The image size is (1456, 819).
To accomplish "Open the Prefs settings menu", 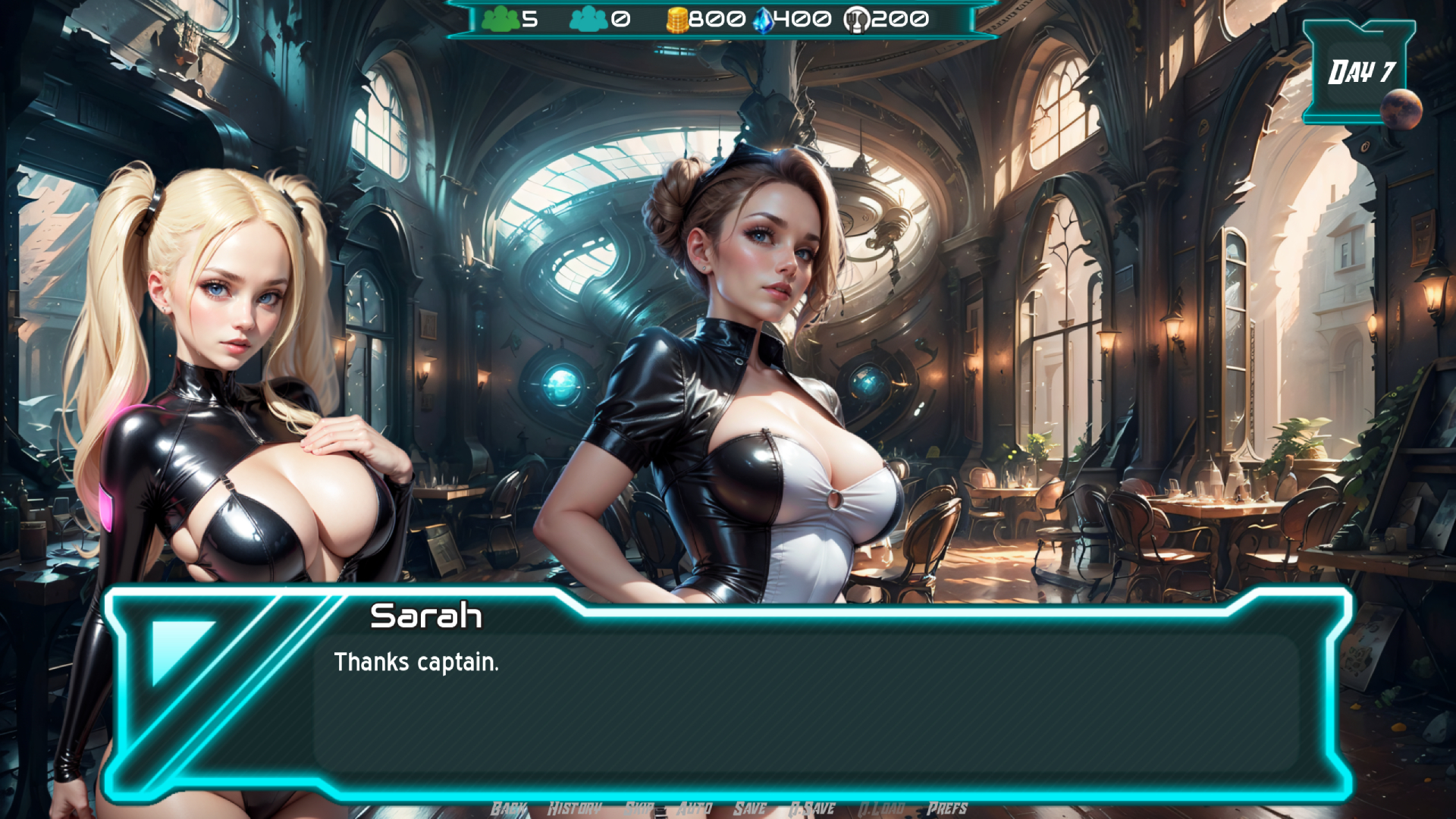I will [x=946, y=808].
